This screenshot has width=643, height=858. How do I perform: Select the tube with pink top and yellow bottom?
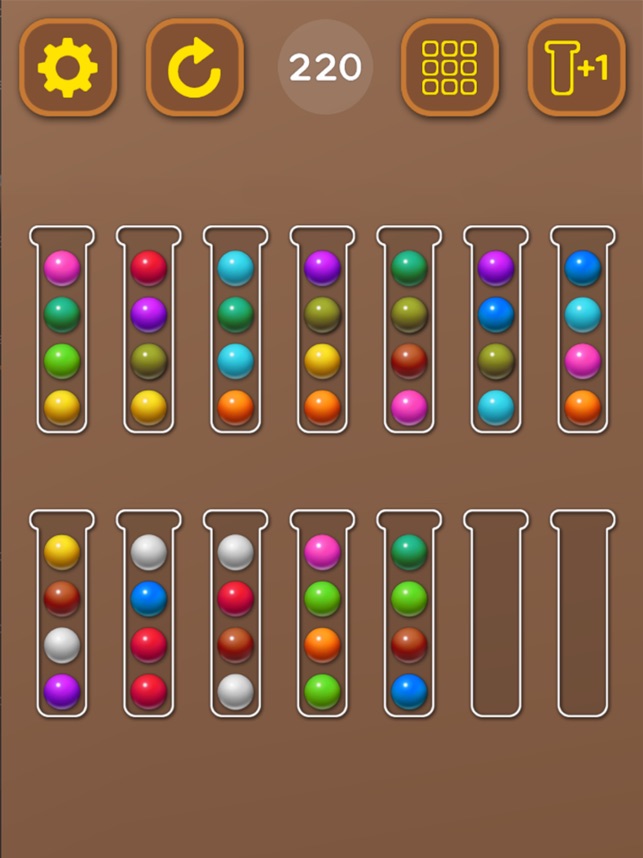[62, 330]
